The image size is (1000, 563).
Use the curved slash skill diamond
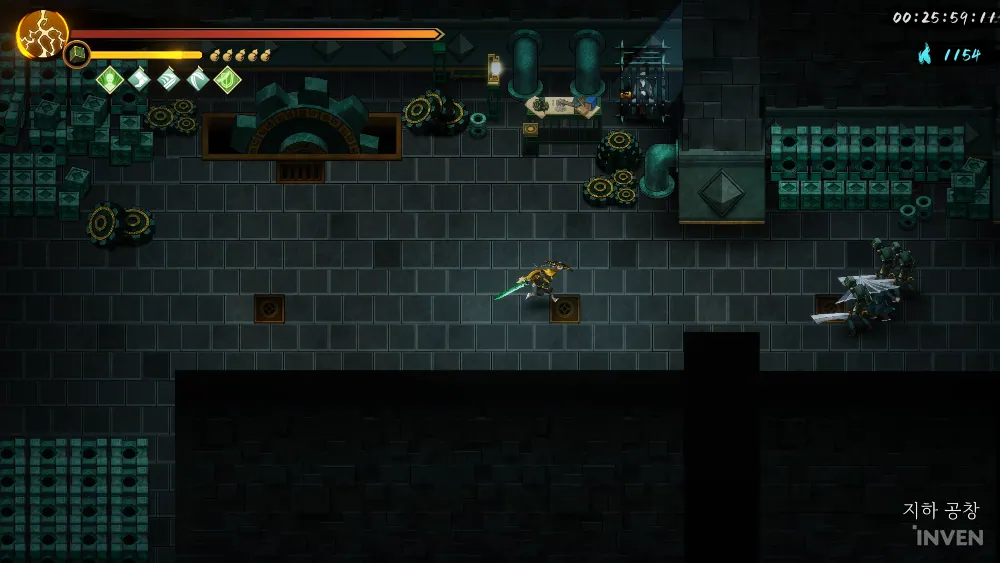coord(198,79)
